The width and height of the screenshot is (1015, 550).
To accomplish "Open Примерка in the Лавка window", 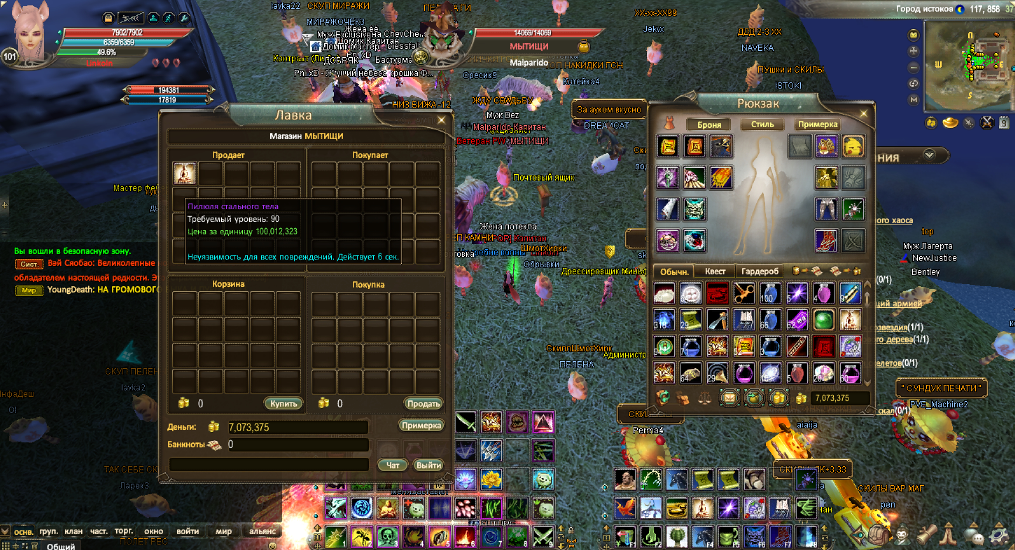I will tap(421, 426).
